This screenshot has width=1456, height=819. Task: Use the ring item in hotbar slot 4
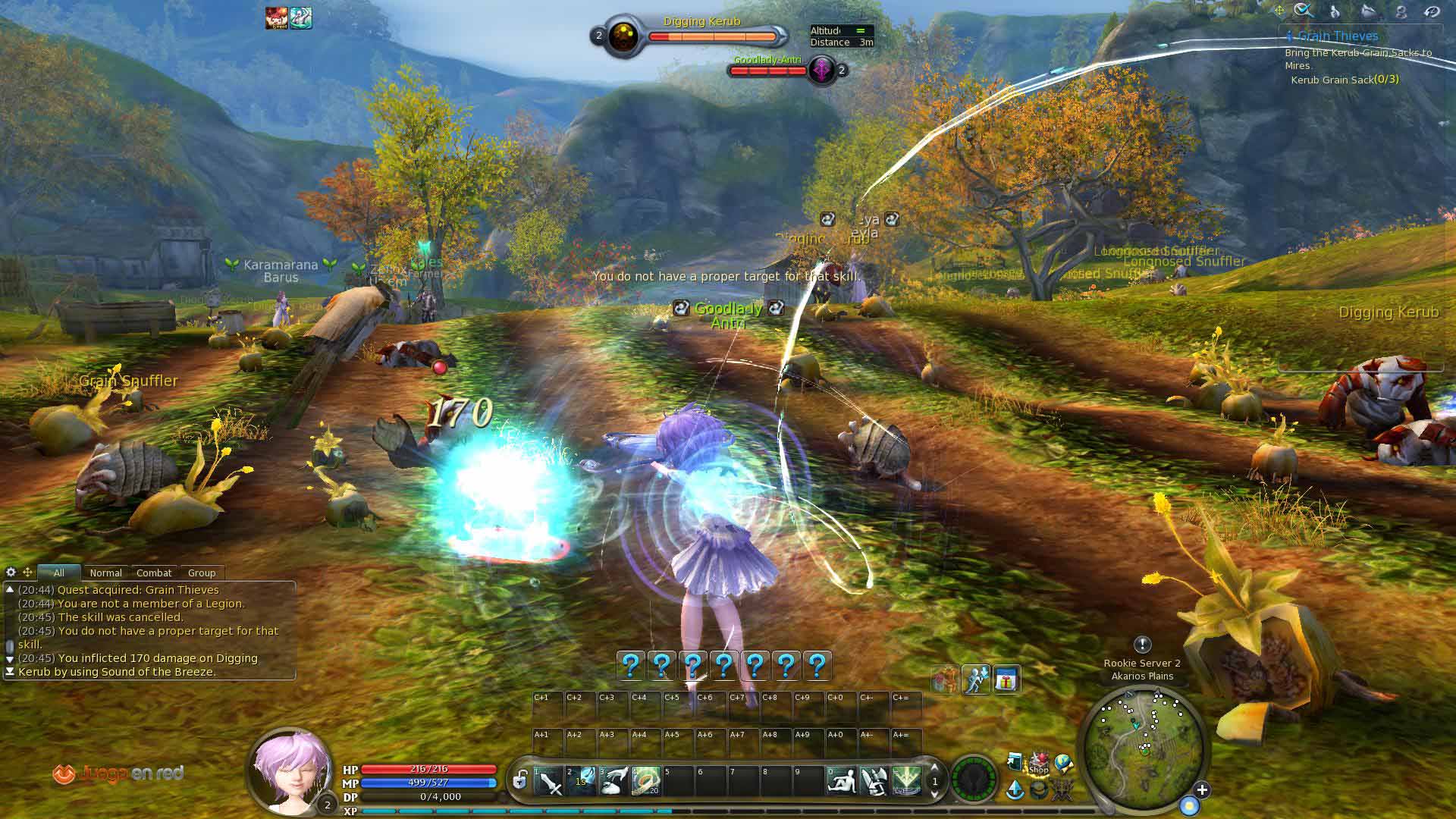coord(646,781)
